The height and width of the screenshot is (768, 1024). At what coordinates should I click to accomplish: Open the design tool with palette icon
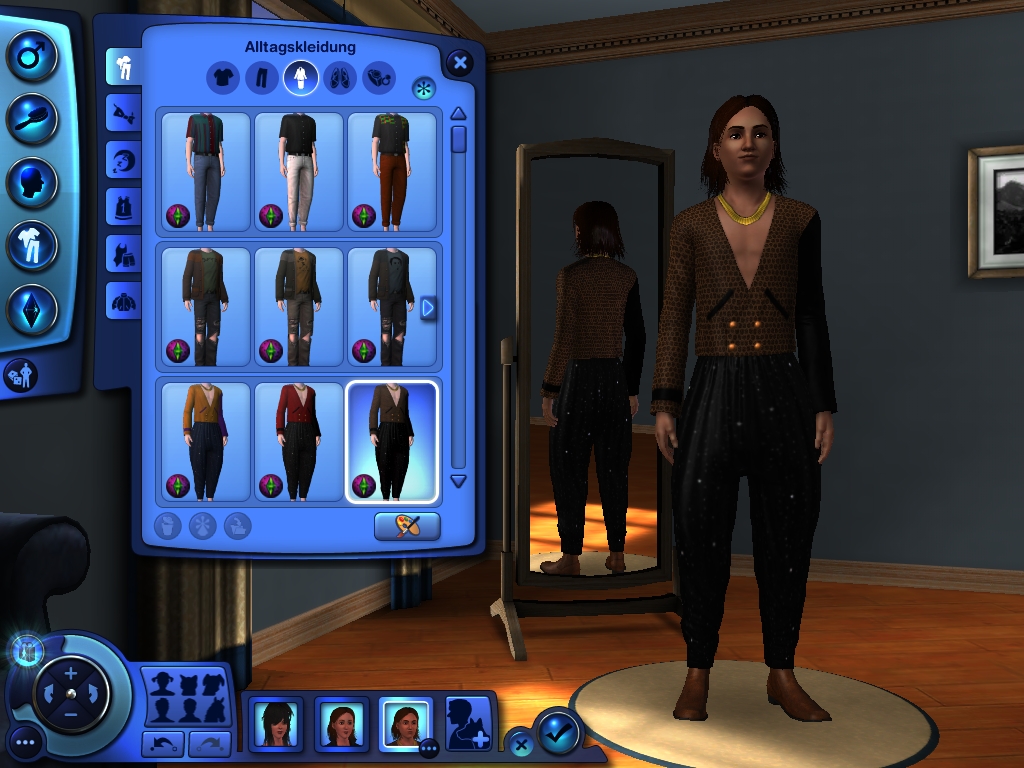(x=407, y=526)
